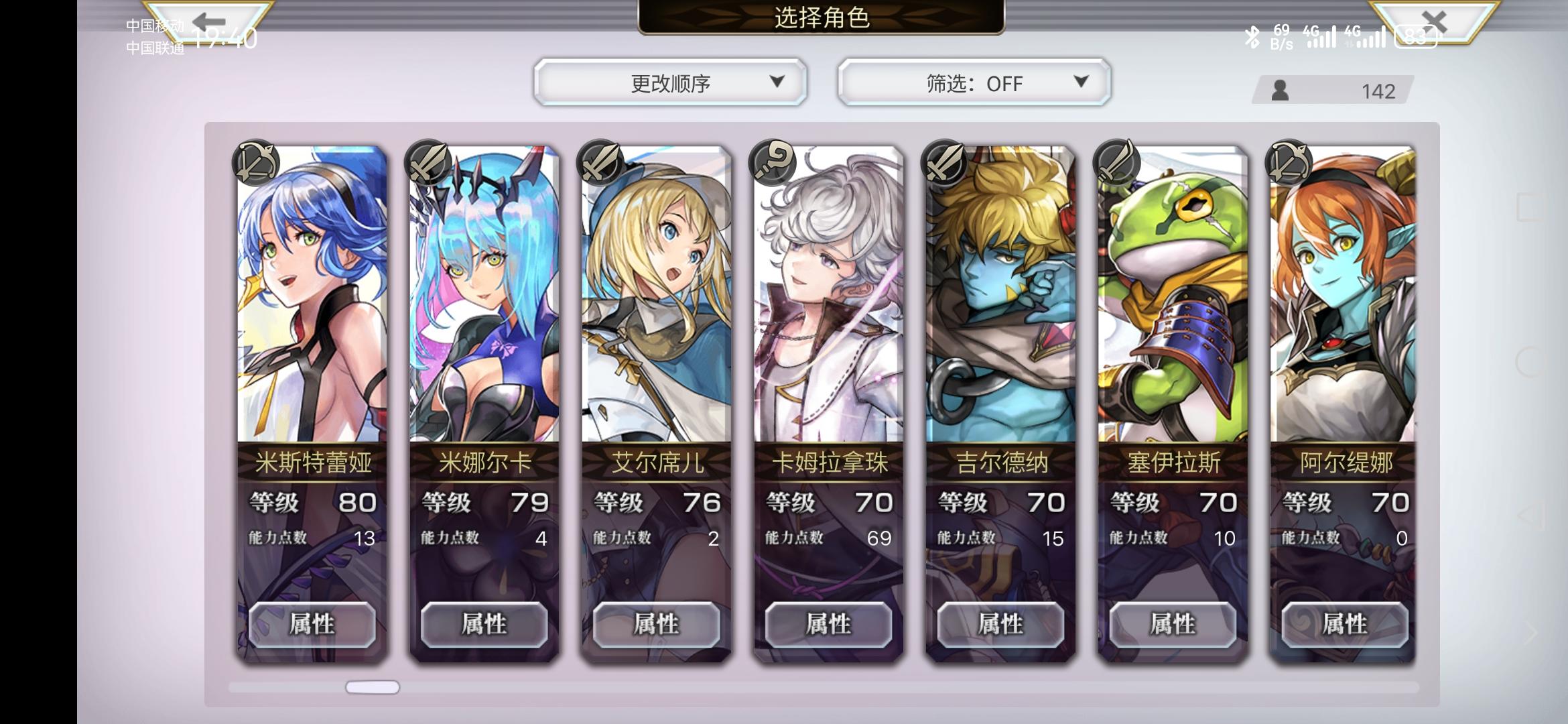Open 属性 stats for 米斯特蕾娅

point(313,623)
